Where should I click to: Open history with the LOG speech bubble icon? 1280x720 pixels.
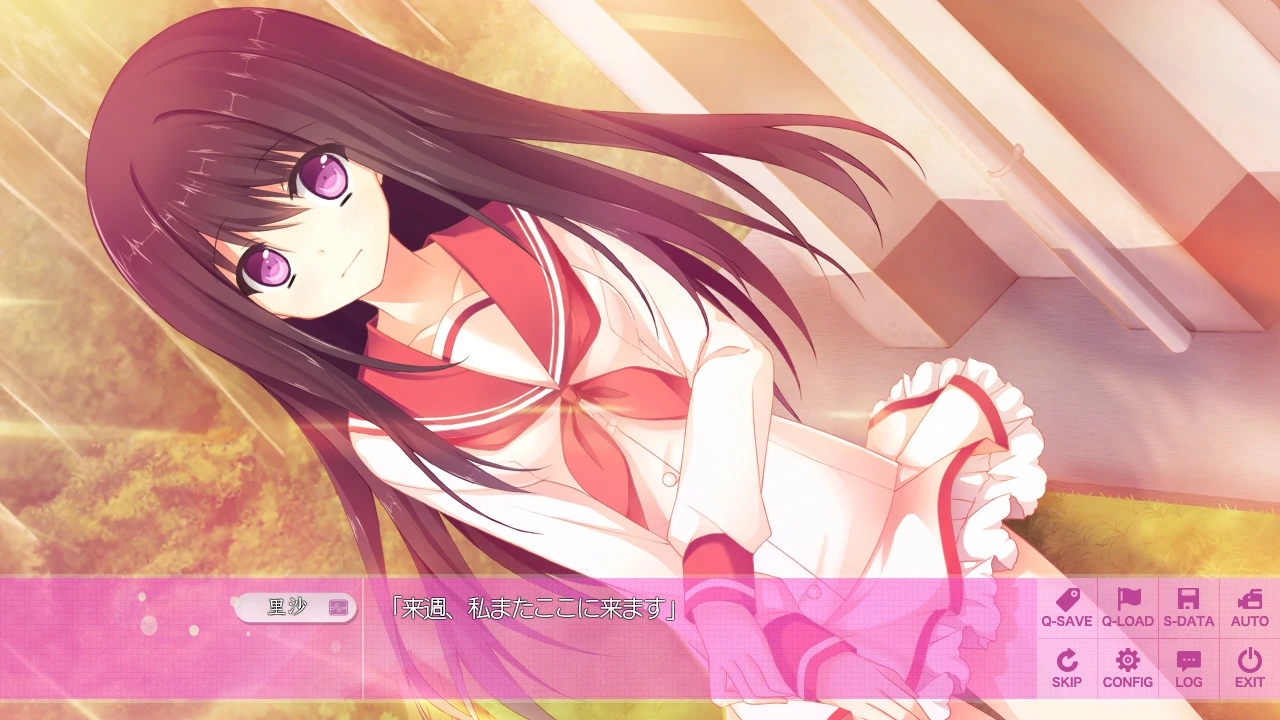click(1187, 662)
